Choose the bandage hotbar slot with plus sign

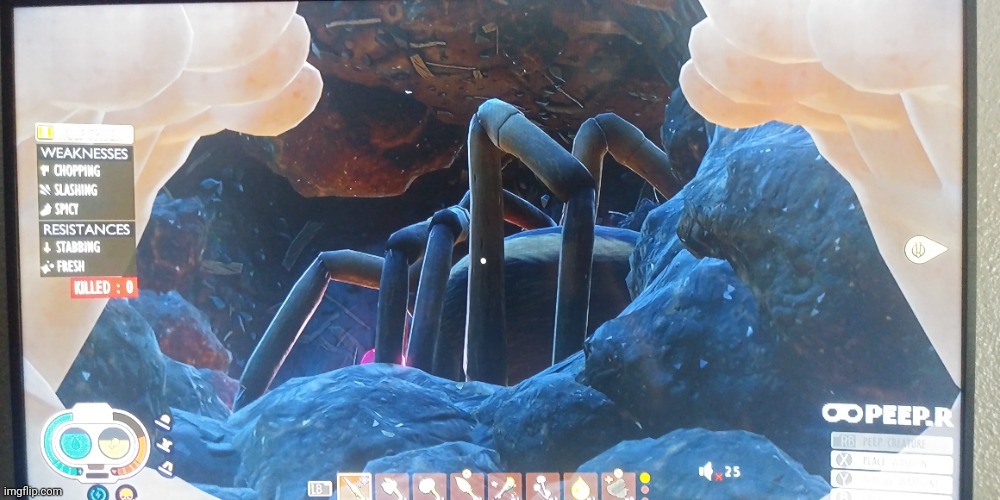618,487
